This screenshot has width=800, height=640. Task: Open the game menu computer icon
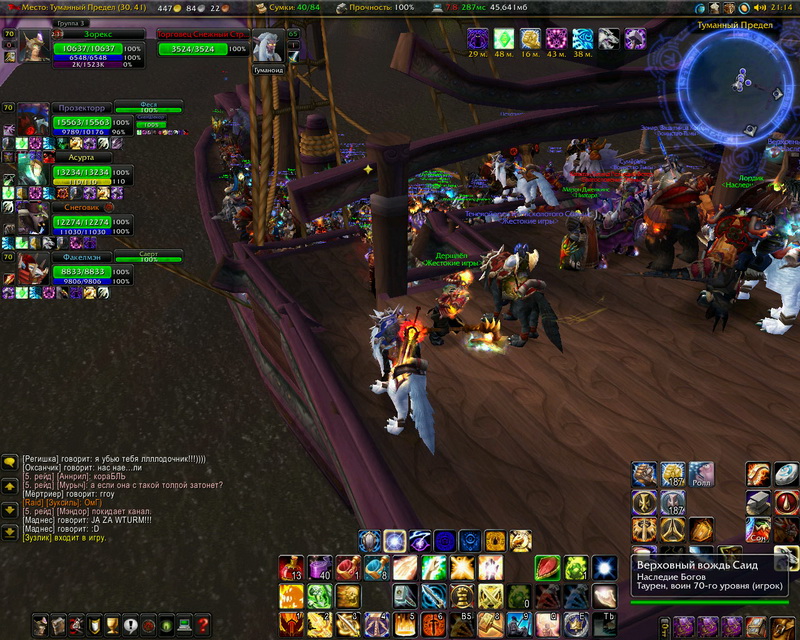point(184,627)
